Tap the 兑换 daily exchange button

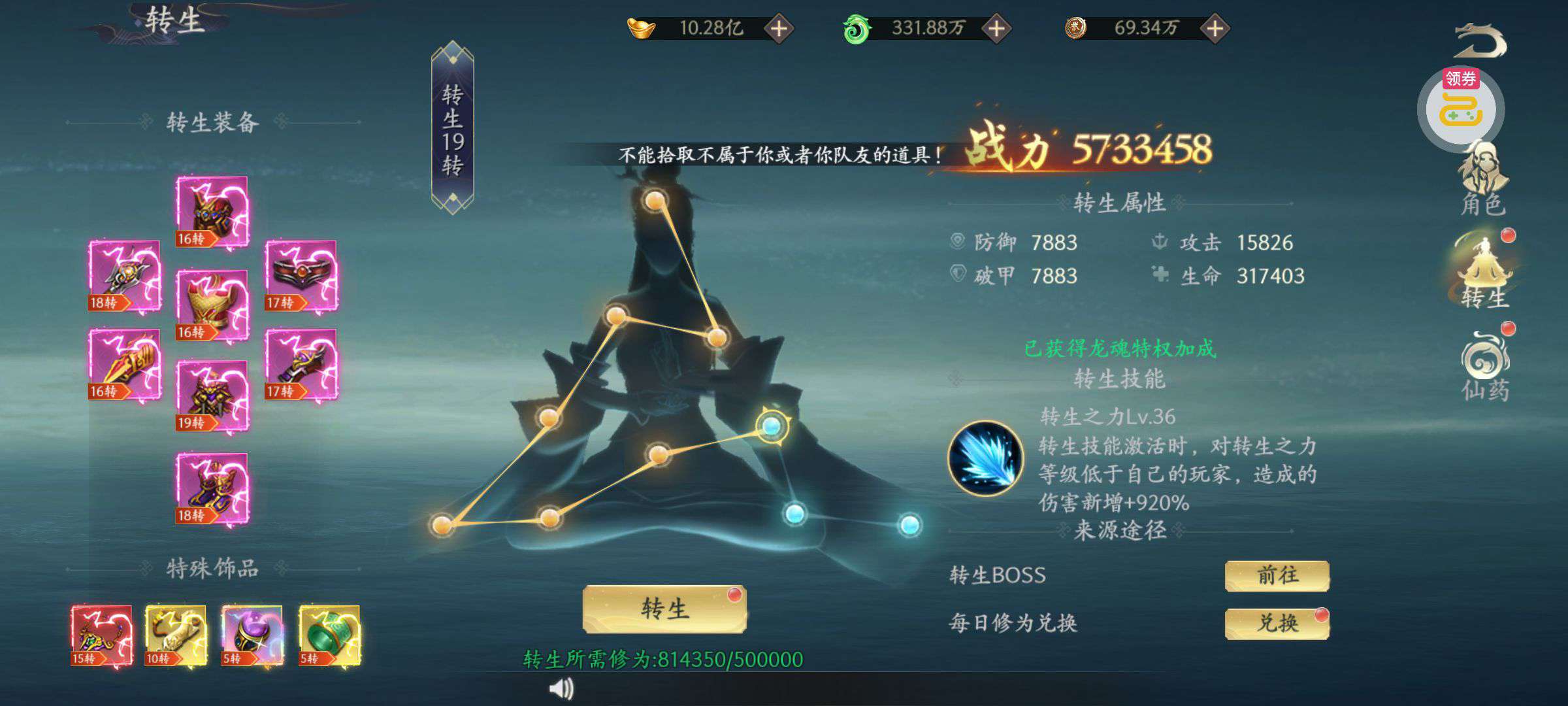[1277, 624]
